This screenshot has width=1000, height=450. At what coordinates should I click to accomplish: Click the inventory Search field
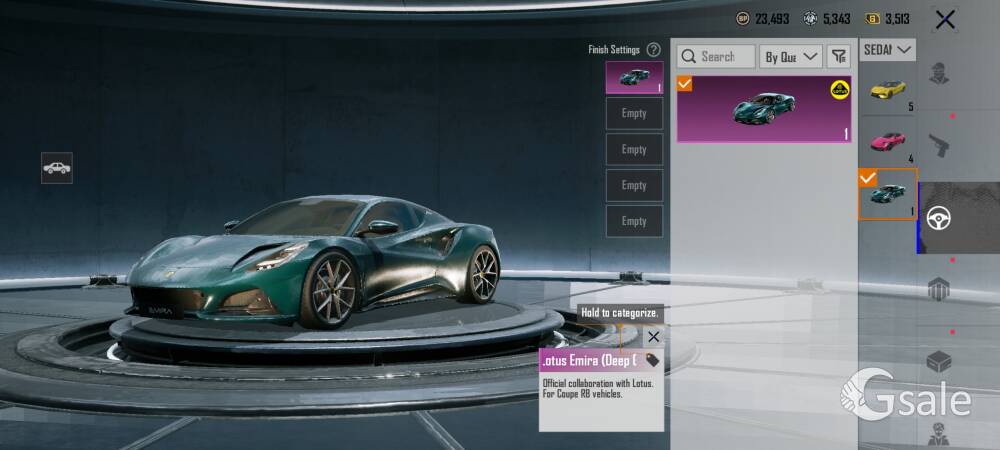click(716, 57)
